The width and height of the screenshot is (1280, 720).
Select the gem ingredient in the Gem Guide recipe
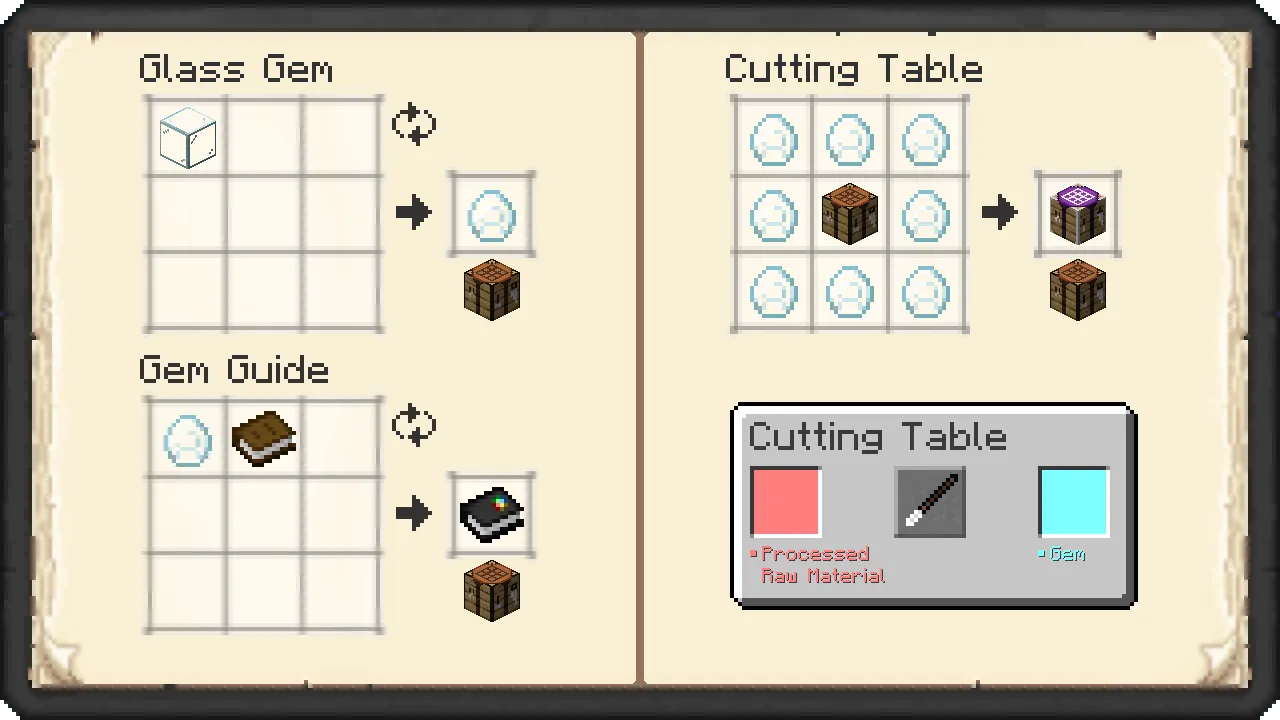pos(186,438)
